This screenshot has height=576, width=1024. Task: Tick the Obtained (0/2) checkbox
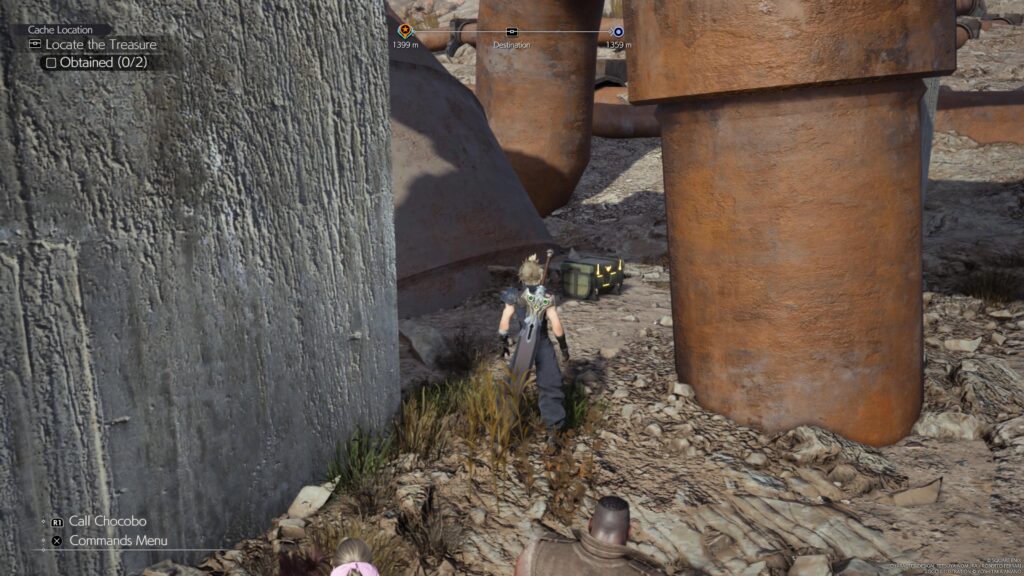[51, 62]
